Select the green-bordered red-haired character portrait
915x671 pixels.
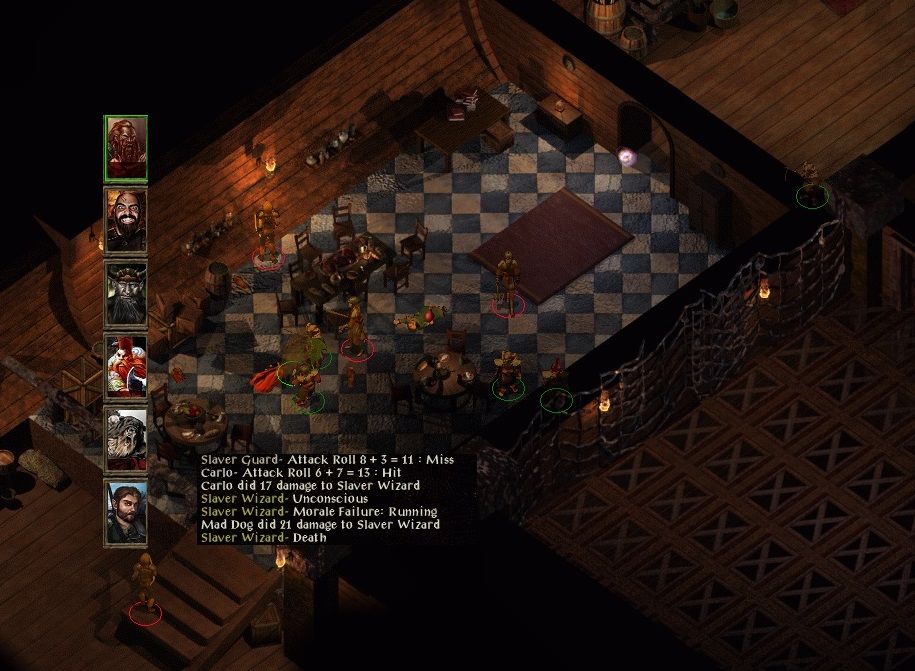coord(126,149)
